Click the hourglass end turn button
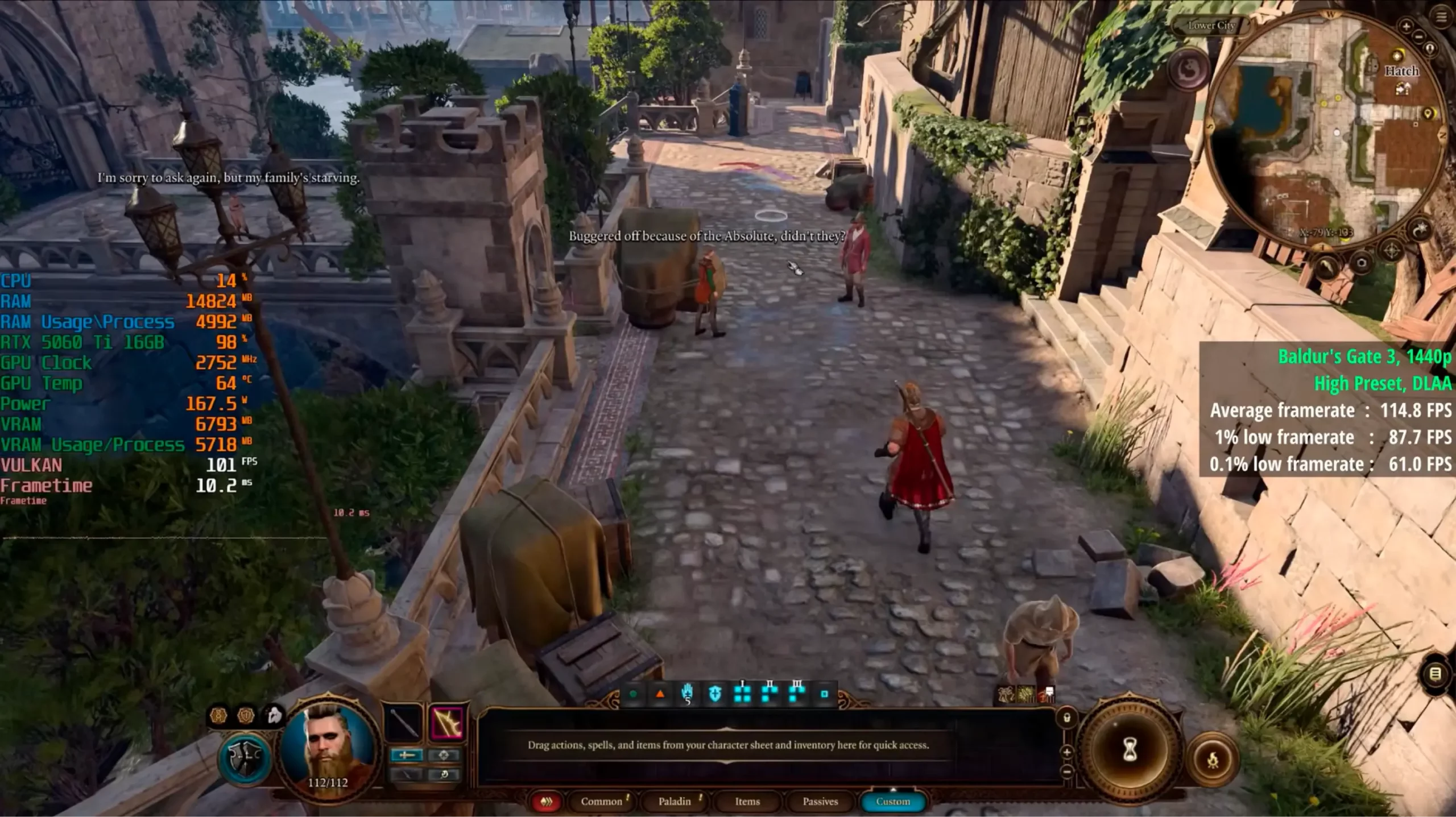This screenshot has height=817, width=1456. pyautogui.click(x=1130, y=750)
